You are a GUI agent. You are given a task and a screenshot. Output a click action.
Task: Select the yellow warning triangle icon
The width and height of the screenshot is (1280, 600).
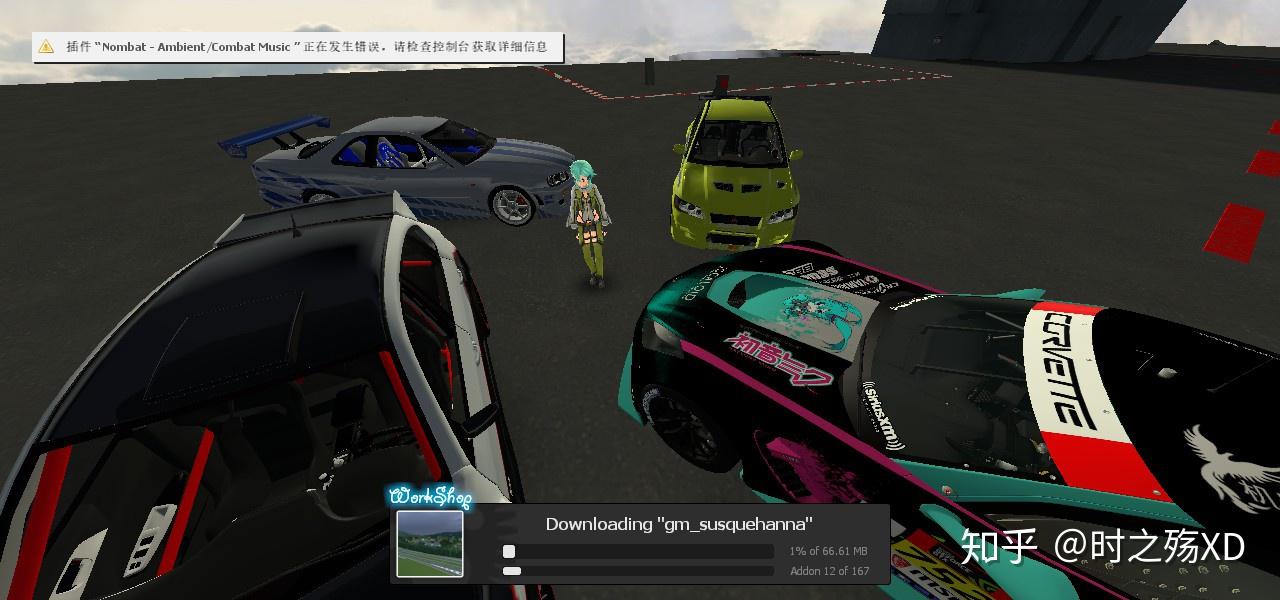pos(46,47)
